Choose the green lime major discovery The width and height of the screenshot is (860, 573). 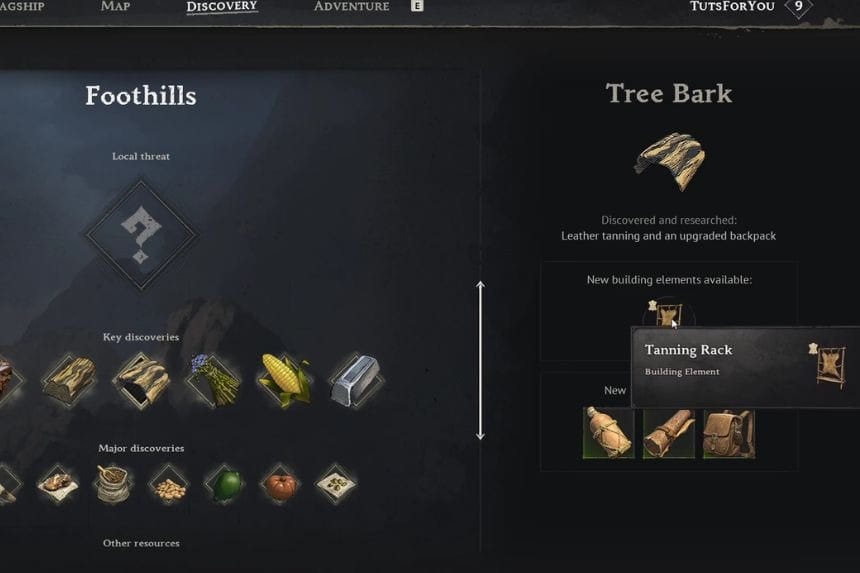(x=224, y=485)
